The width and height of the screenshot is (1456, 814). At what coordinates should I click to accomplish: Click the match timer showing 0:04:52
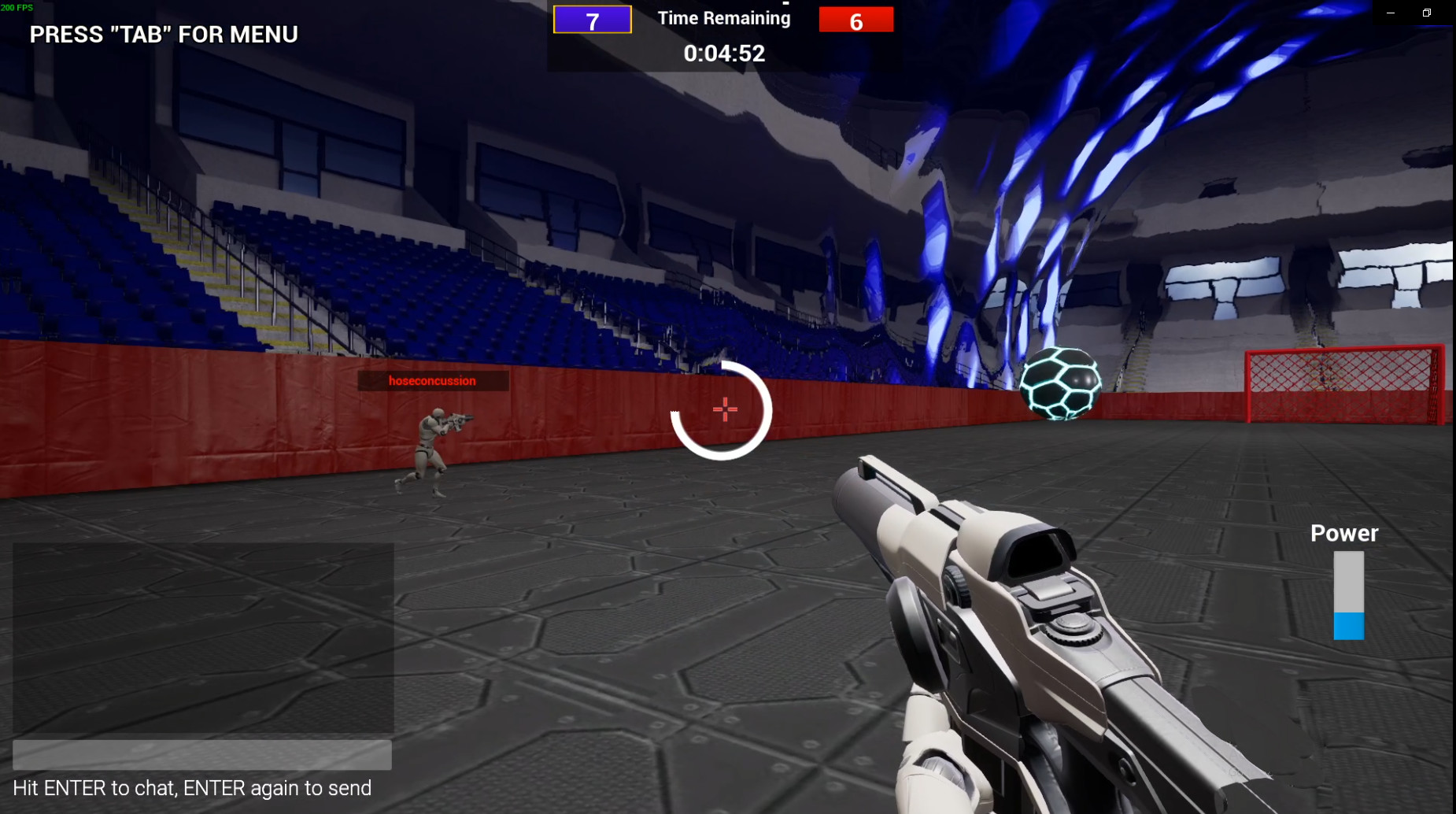tap(723, 54)
